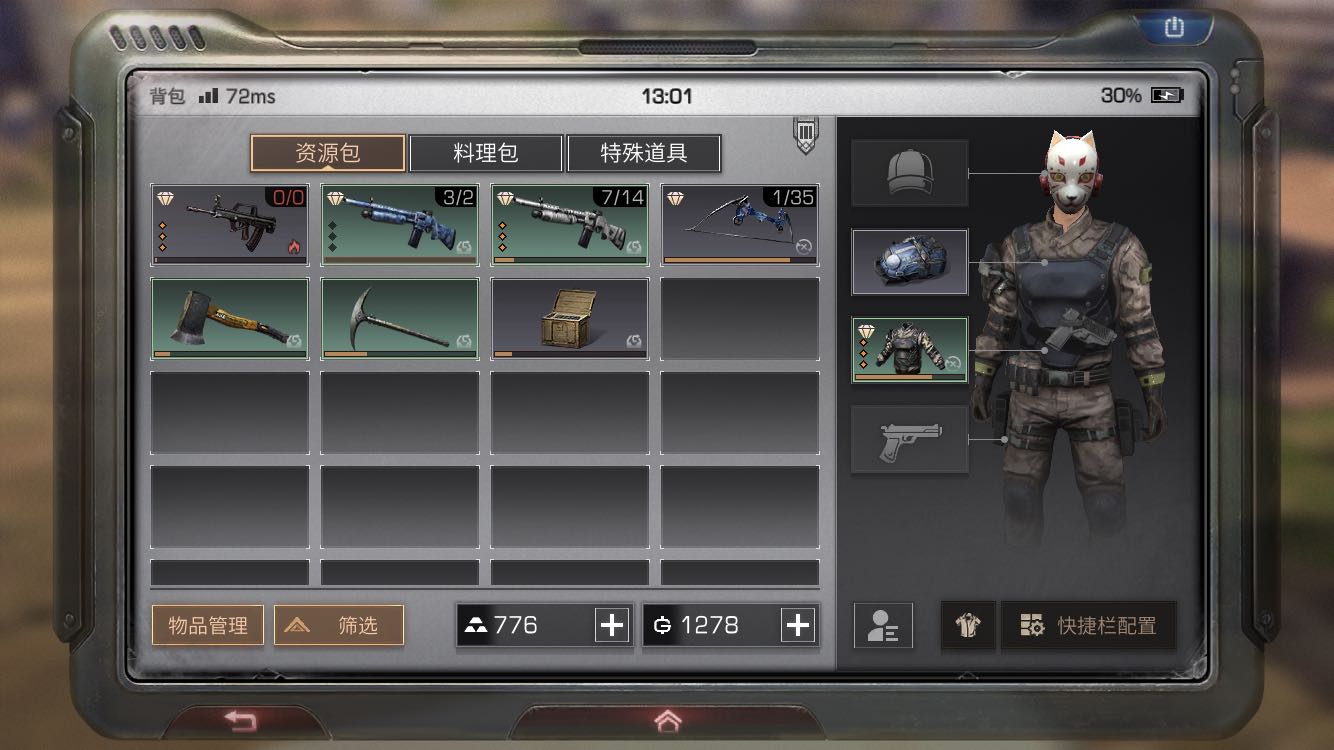
Task: Select the blue assault rifle marked 3/2
Action: [399, 222]
